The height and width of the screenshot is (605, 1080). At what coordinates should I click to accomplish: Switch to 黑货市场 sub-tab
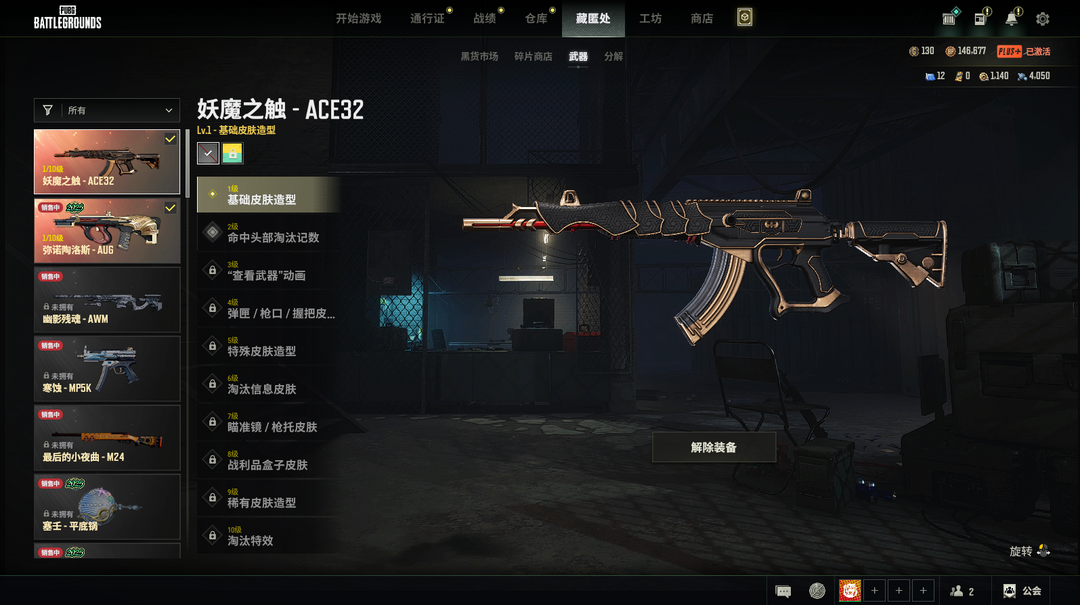[479, 57]
